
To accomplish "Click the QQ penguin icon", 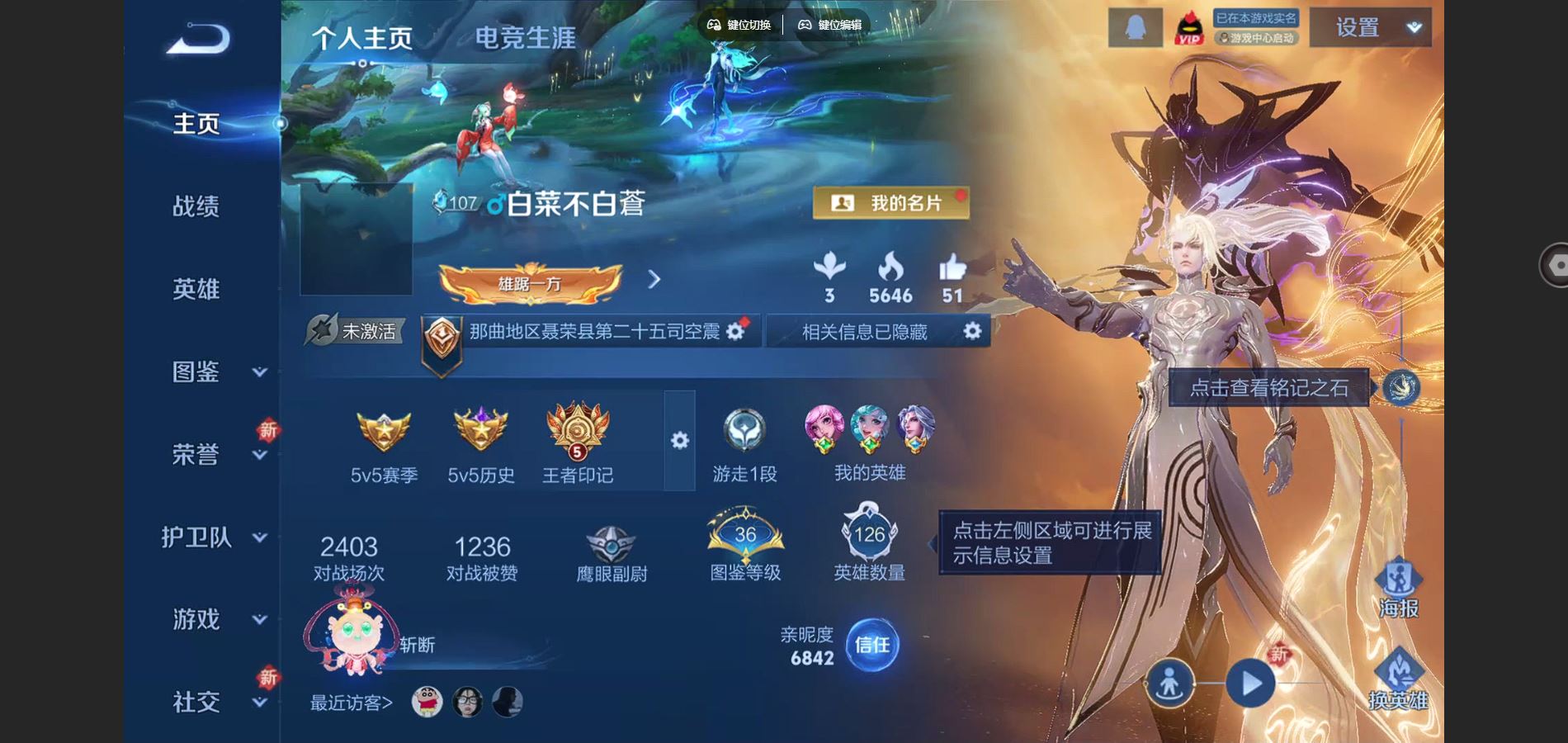I will pyautogui.click(x=1136, y=27).
